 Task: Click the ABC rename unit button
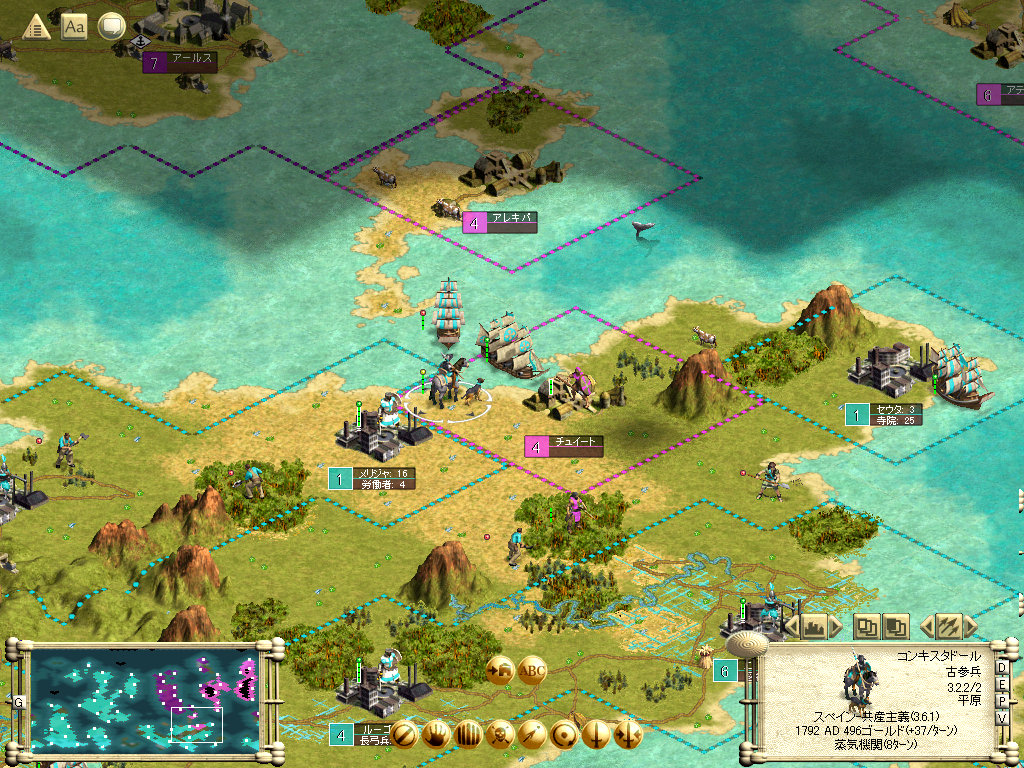[533, 670]
